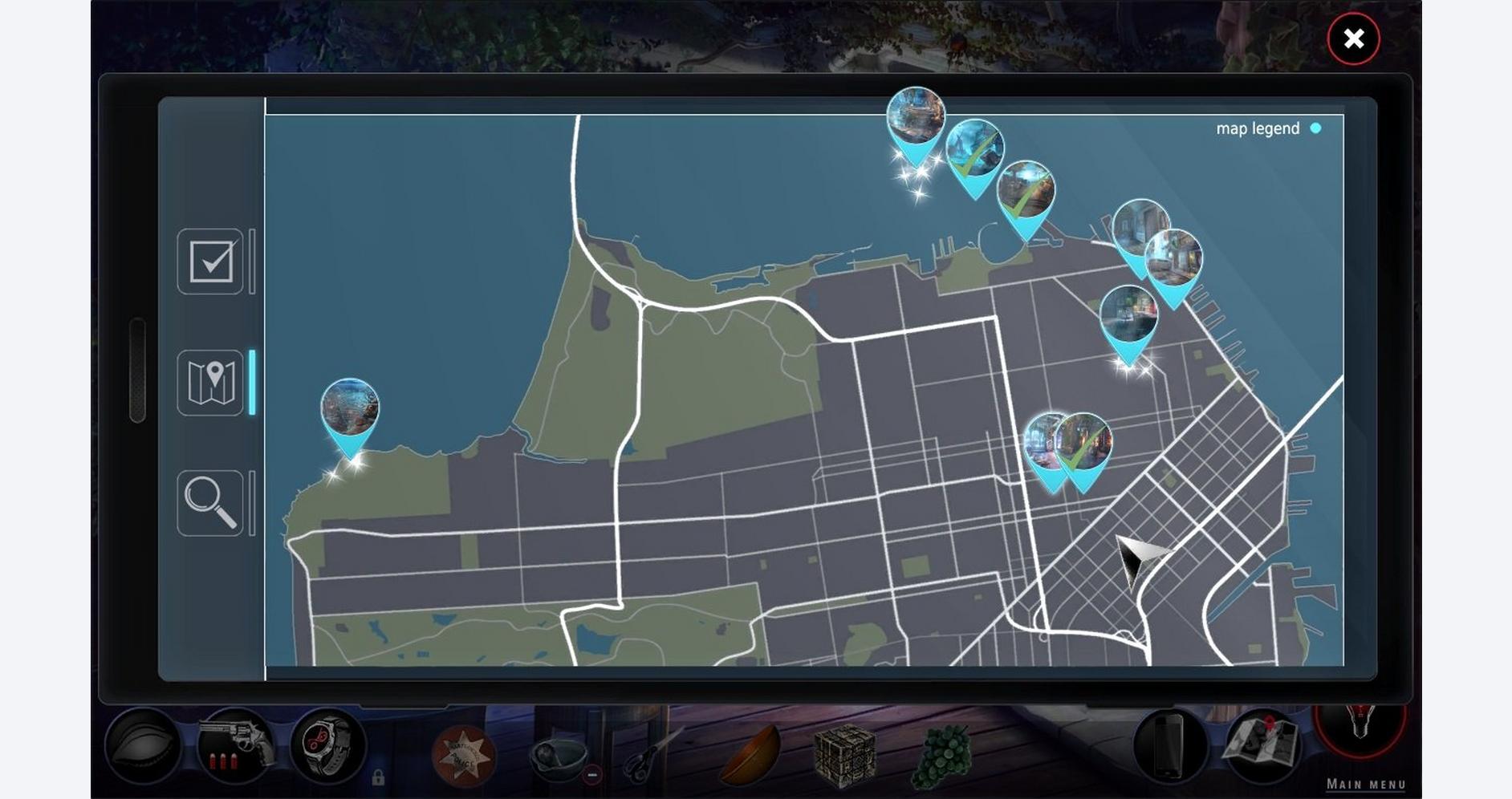The height and width of the screenshot is (799, 1512).
Task: Choose the puzzle cube inventory item
Action: (x=844, y=754)
